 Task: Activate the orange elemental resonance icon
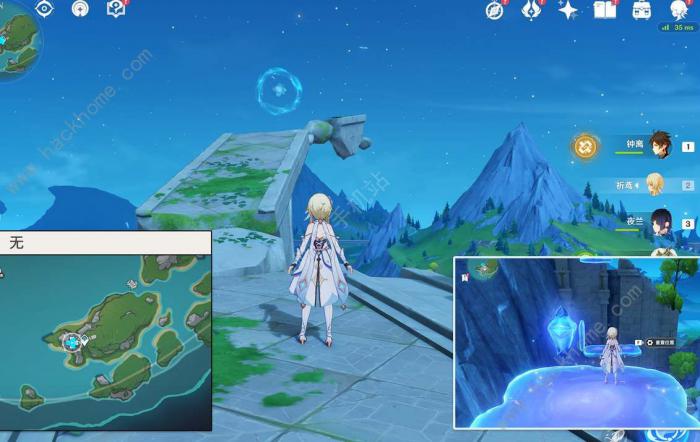(x=586, y=147)
